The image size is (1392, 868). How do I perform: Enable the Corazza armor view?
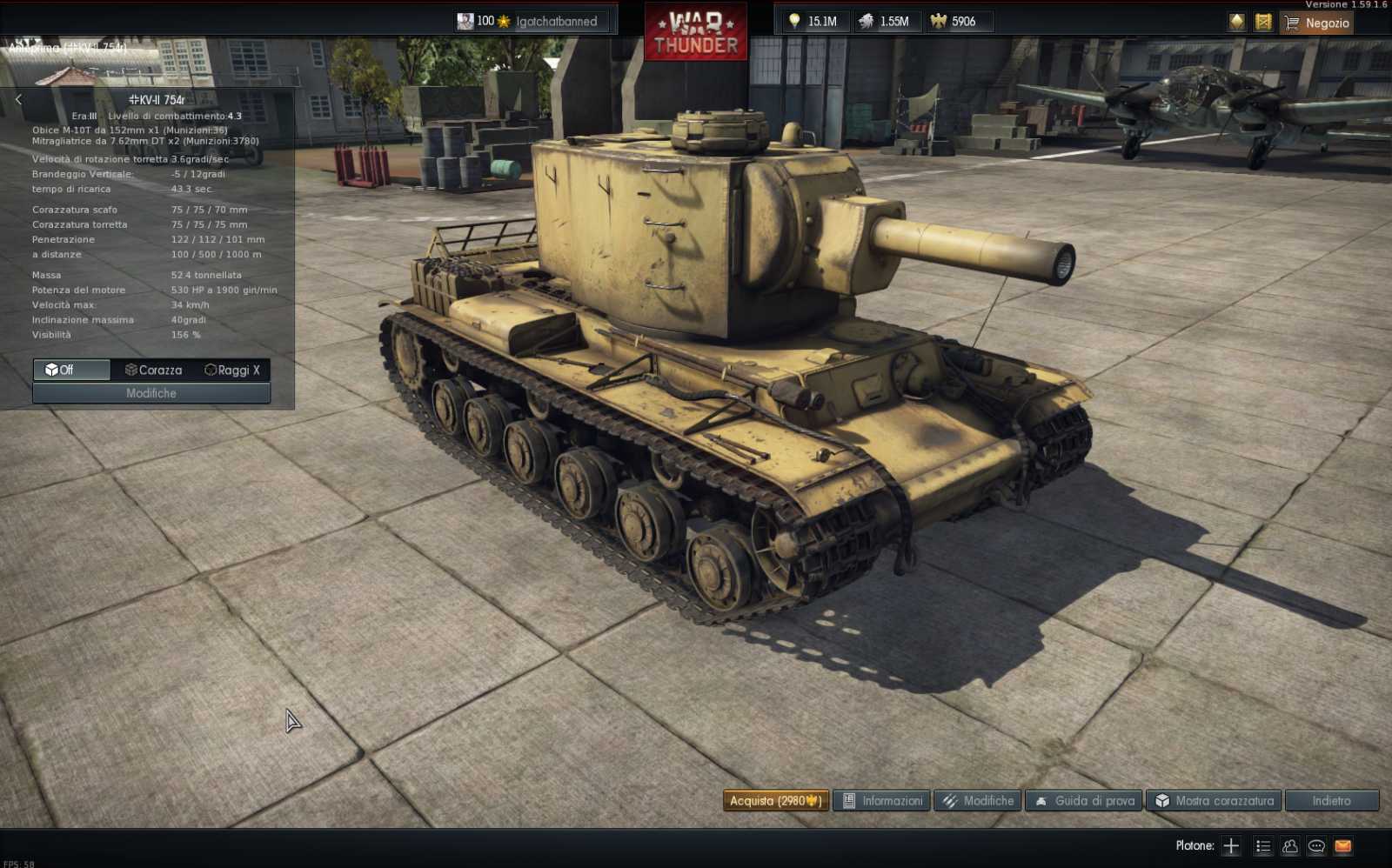coord(153,370)
